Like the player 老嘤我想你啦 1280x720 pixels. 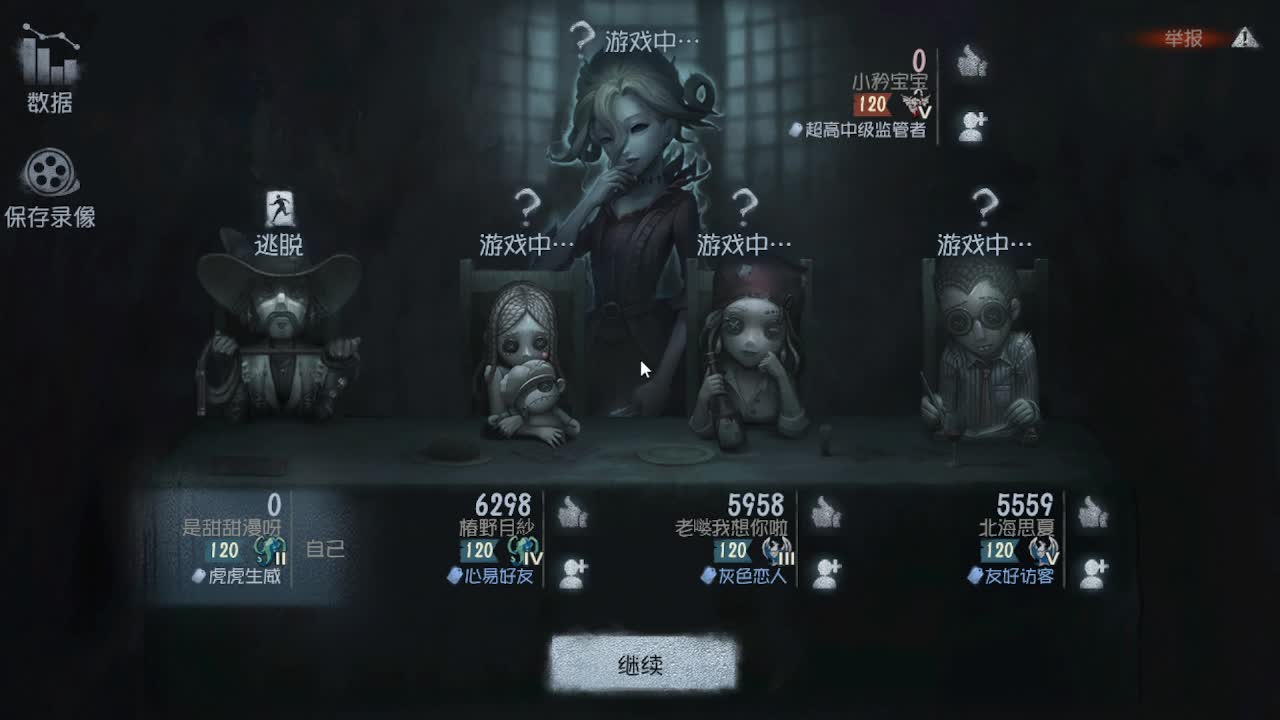coord(823,510)
